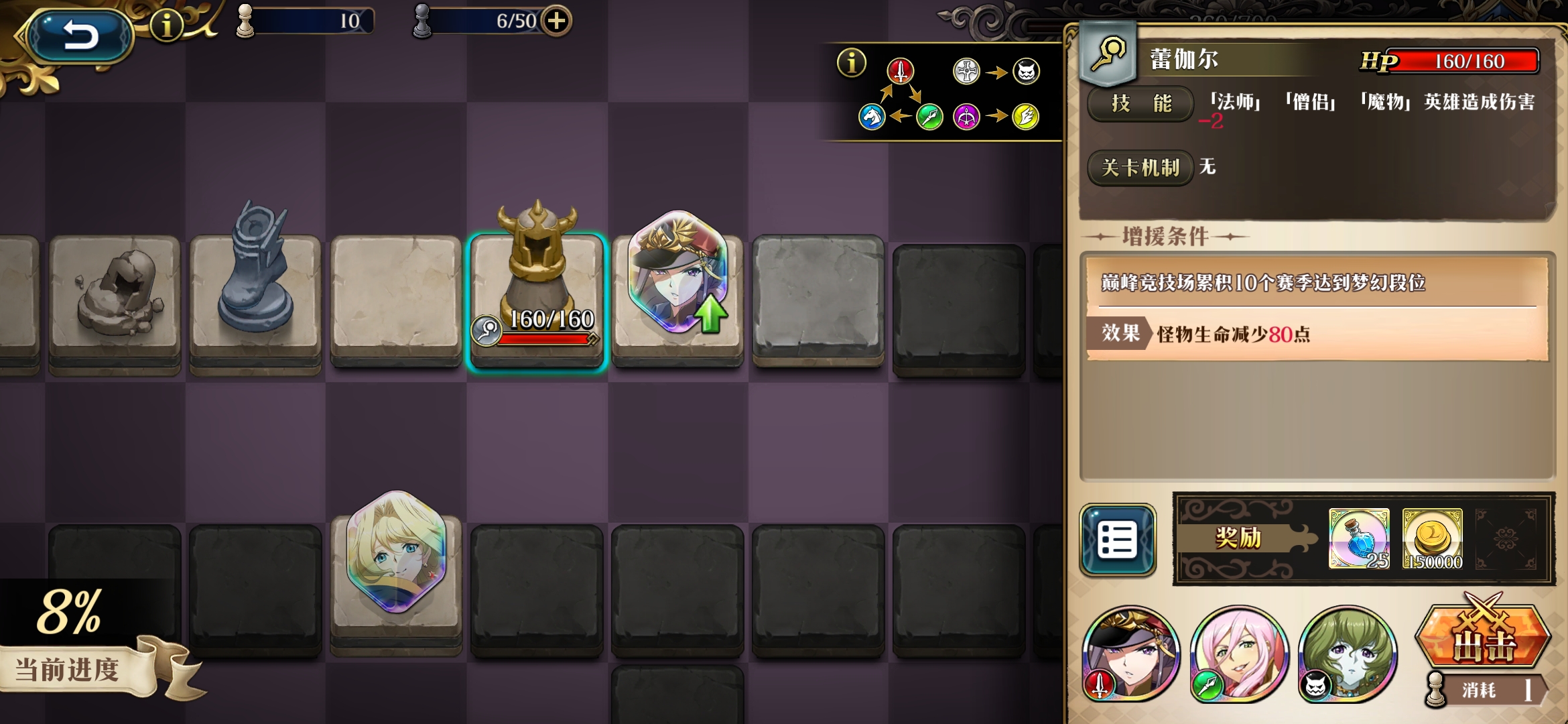Tap the key emblem beside 蕾伽尔 name

[1107, 52]
